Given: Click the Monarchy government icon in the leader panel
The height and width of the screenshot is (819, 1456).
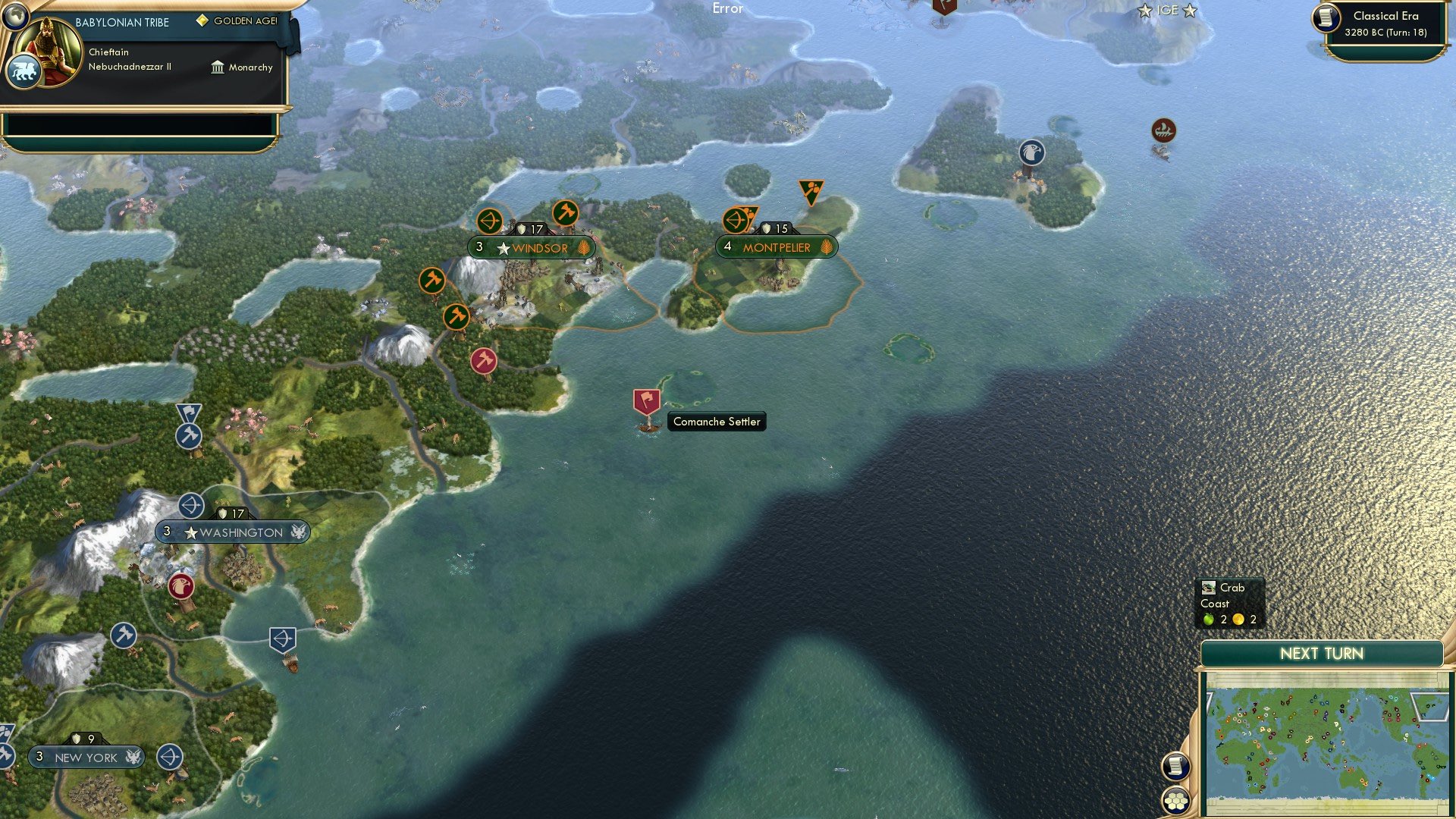Looking at the screenshot, I should (216, 67).
